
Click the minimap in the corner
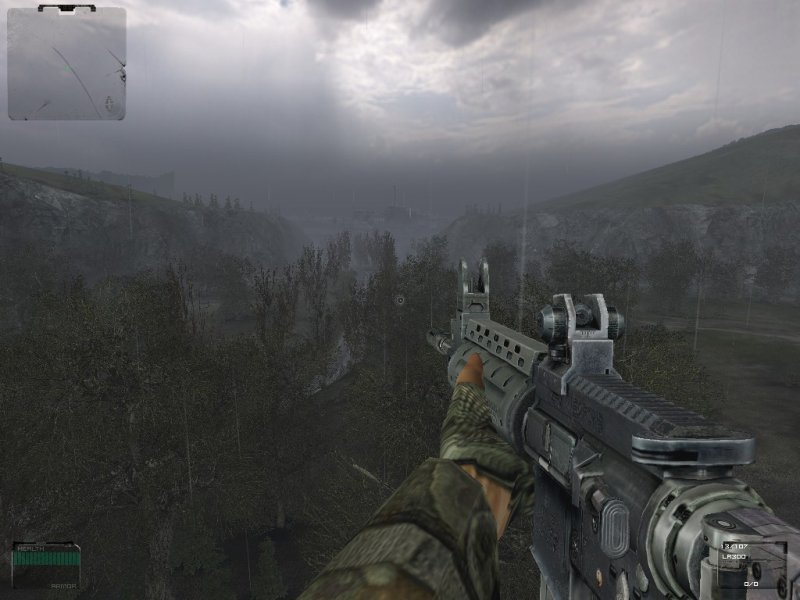tap(67, 64)
